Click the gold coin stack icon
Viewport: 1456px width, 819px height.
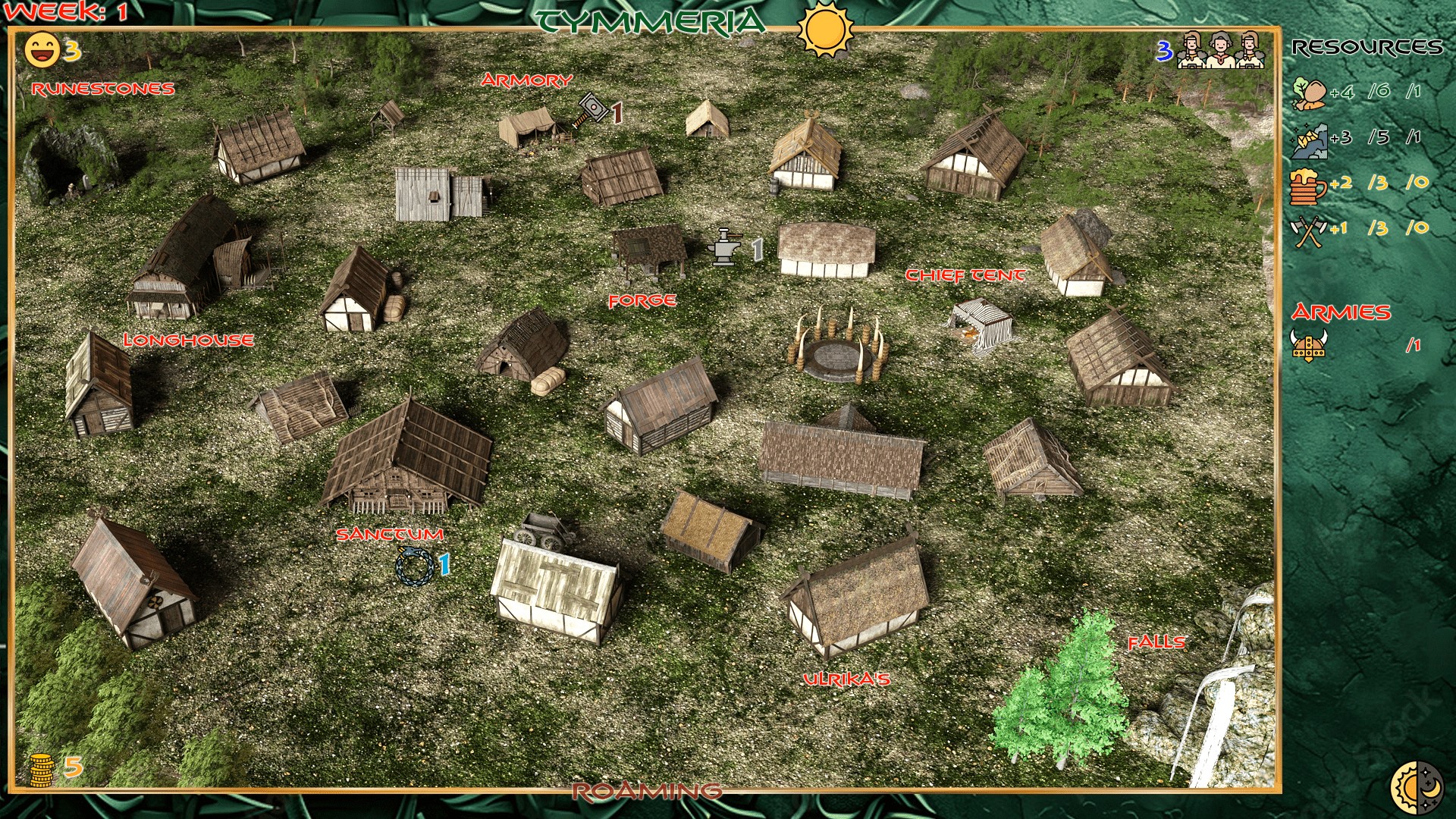pos(42,770)
